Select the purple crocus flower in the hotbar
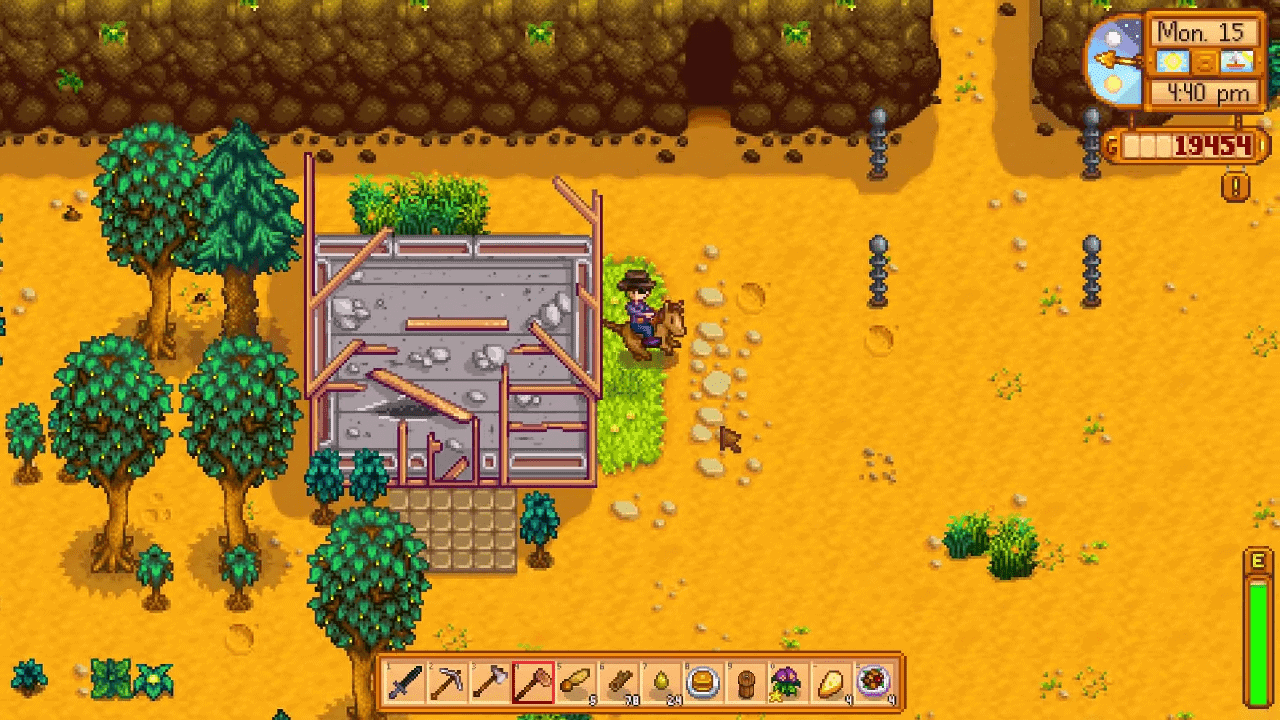Viewport: 1280px width, 720px height. (788, 685)
